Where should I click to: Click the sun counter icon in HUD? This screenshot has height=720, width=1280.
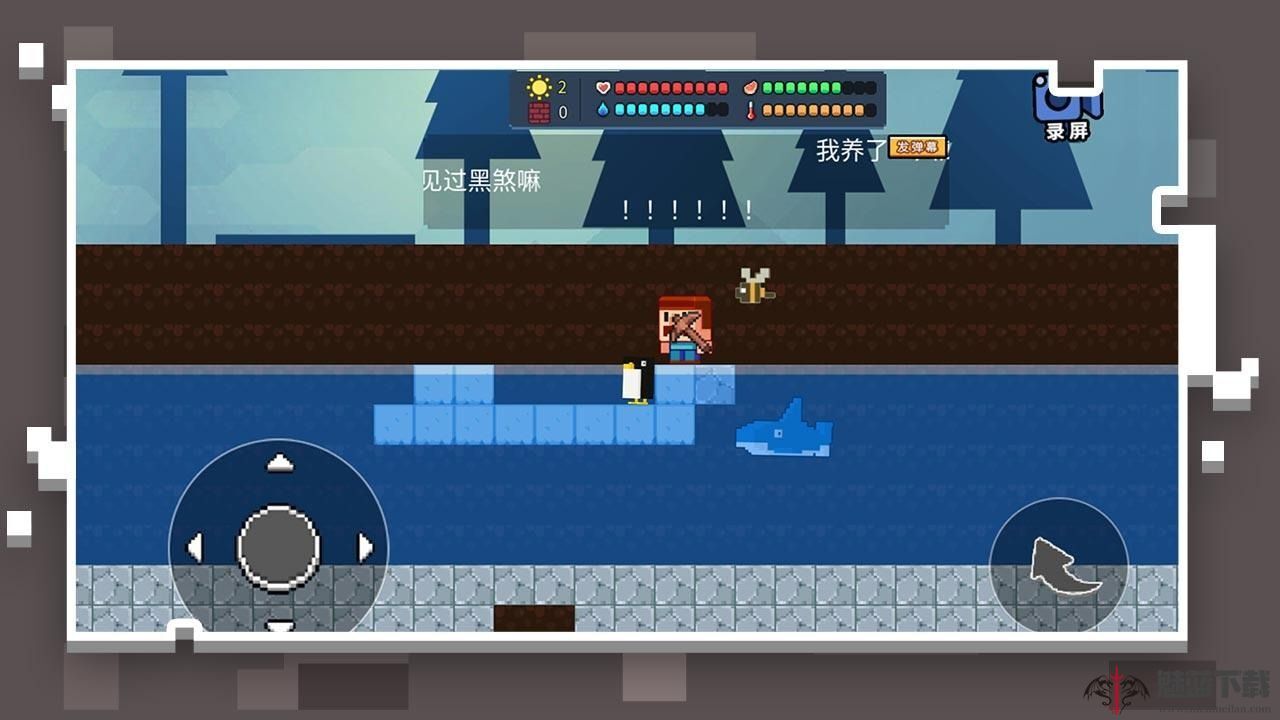tap(538, 87)
